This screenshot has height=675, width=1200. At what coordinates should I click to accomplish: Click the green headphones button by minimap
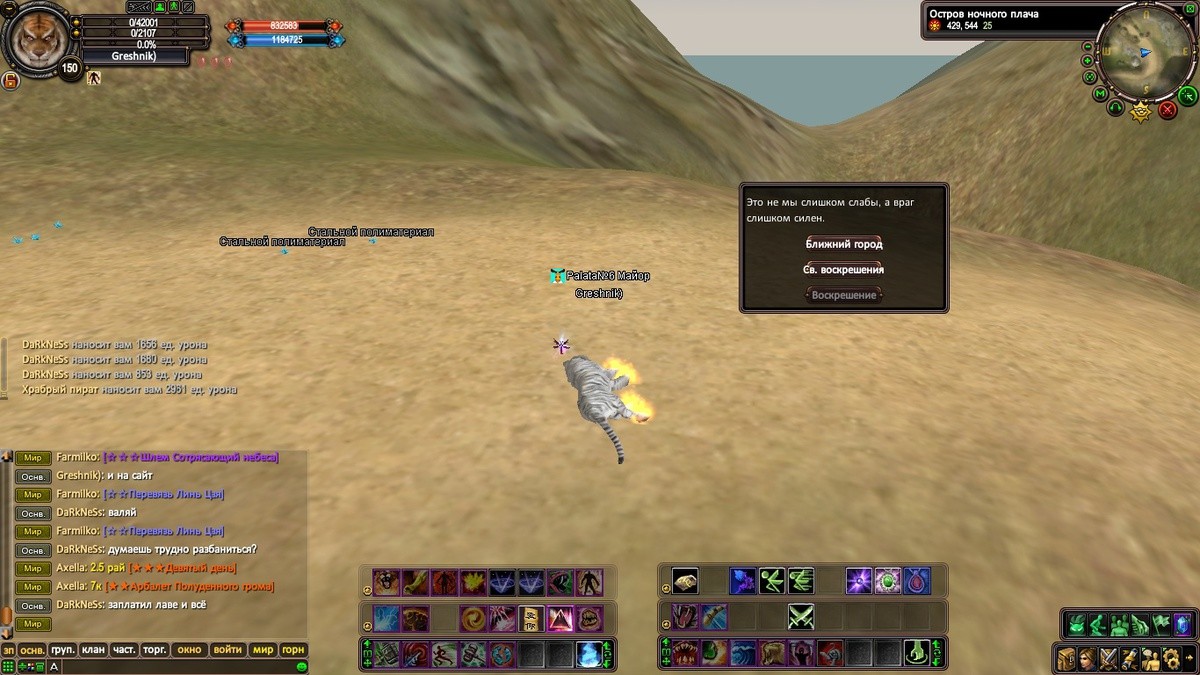coord(1116,107)
